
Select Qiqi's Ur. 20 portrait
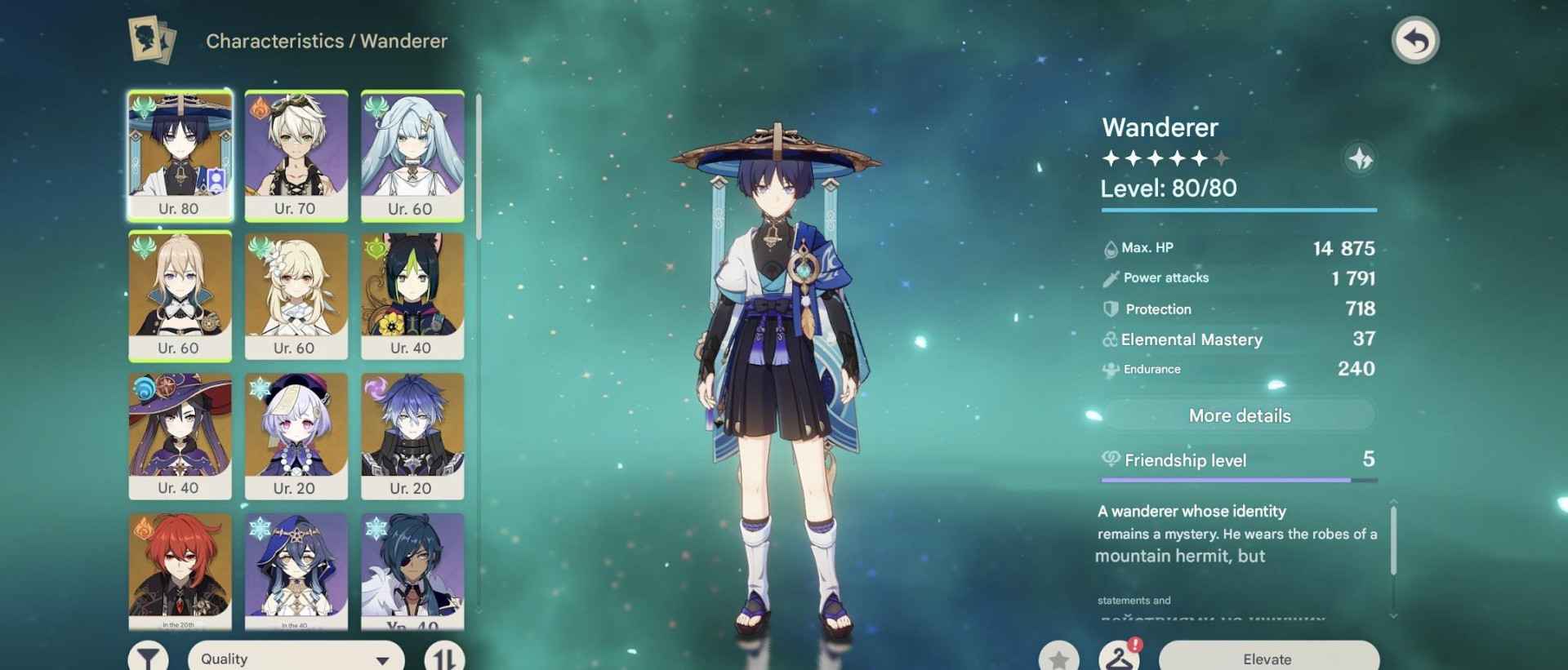point(296,437)
